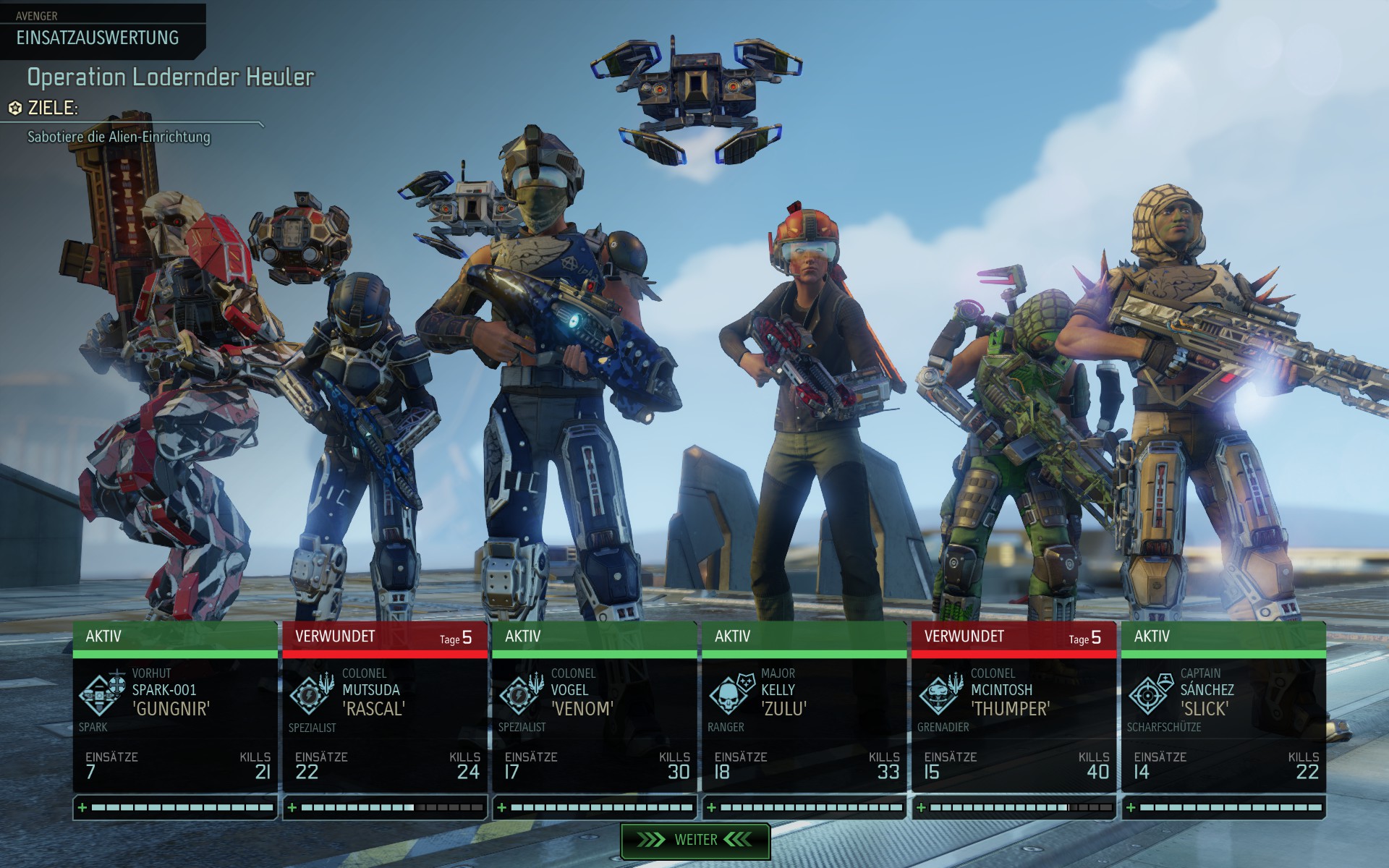The height and width of the screenshot is (868, 1389).
Task: Continue with the Weiter button
Action: tap(694, 840)
